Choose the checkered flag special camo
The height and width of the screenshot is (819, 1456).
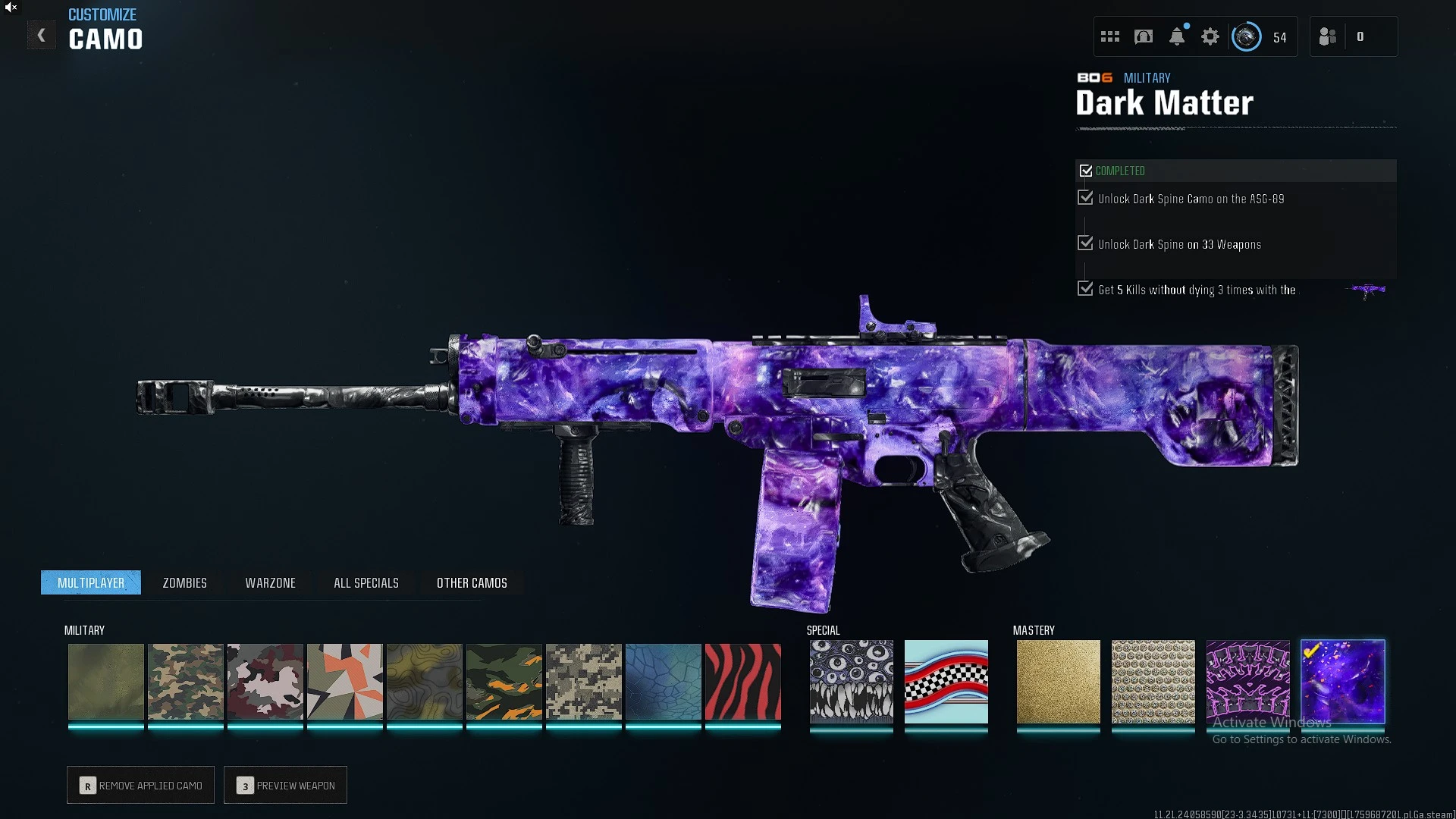click(x=946, y=681)
